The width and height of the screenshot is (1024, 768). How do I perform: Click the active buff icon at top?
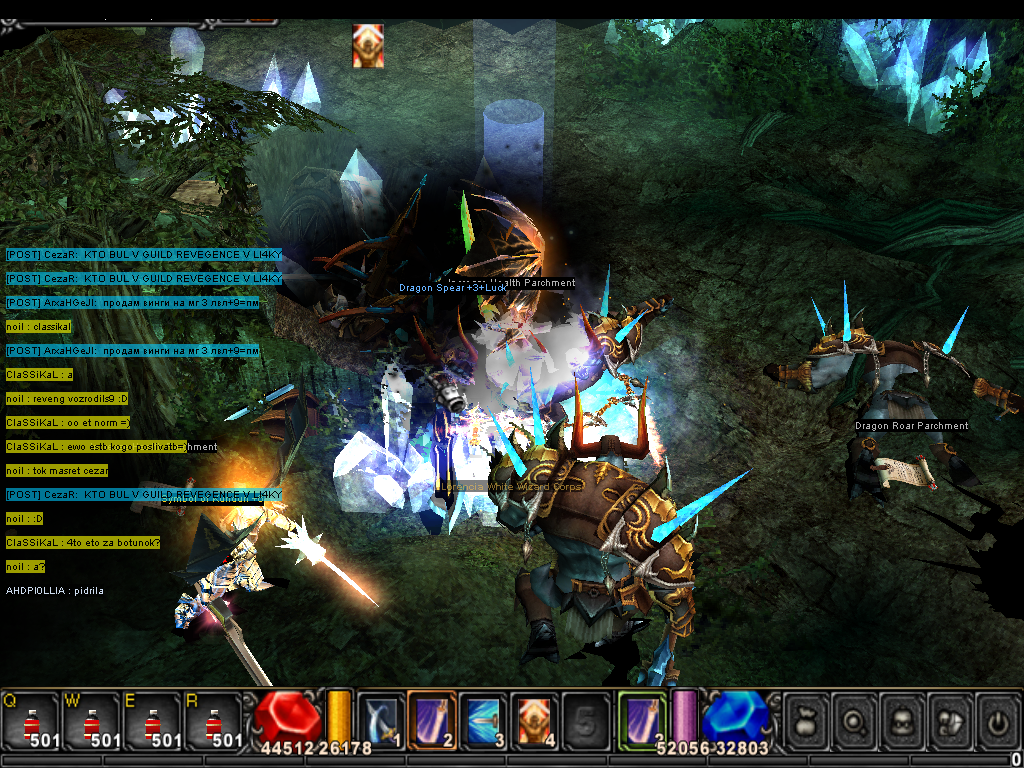tap(368, 46)
